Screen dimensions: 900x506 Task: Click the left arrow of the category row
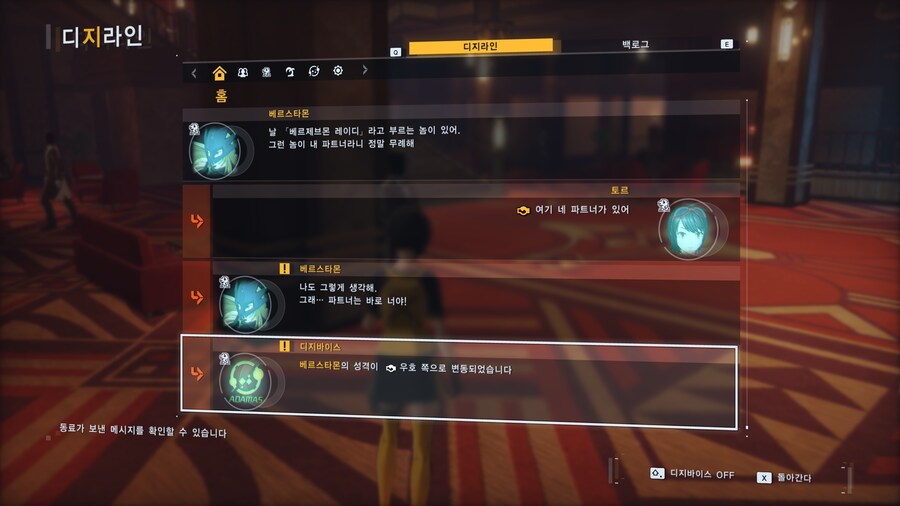[x=194, y=72]
